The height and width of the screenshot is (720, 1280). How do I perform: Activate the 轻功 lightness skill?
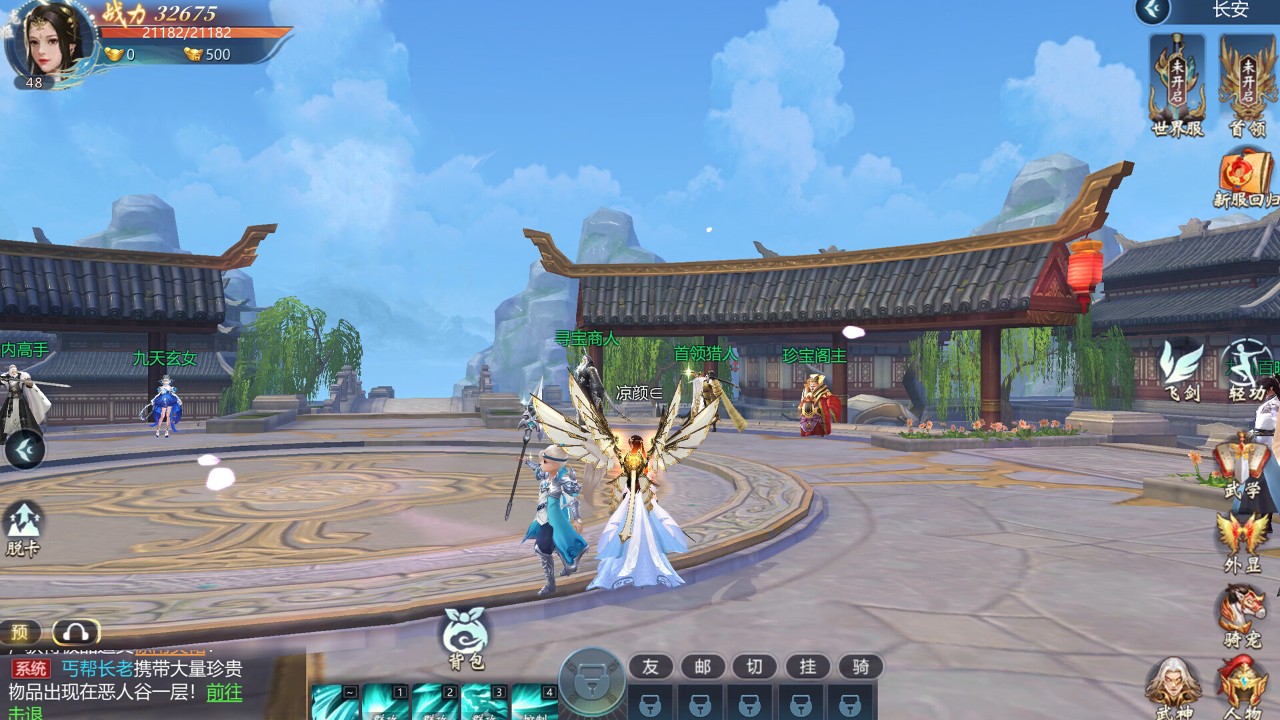pos(1246,372)
